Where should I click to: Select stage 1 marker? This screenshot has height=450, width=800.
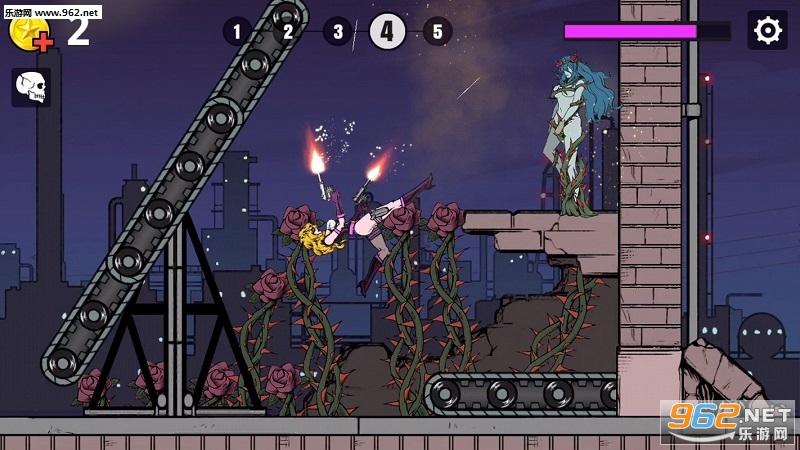coord(237,31)
